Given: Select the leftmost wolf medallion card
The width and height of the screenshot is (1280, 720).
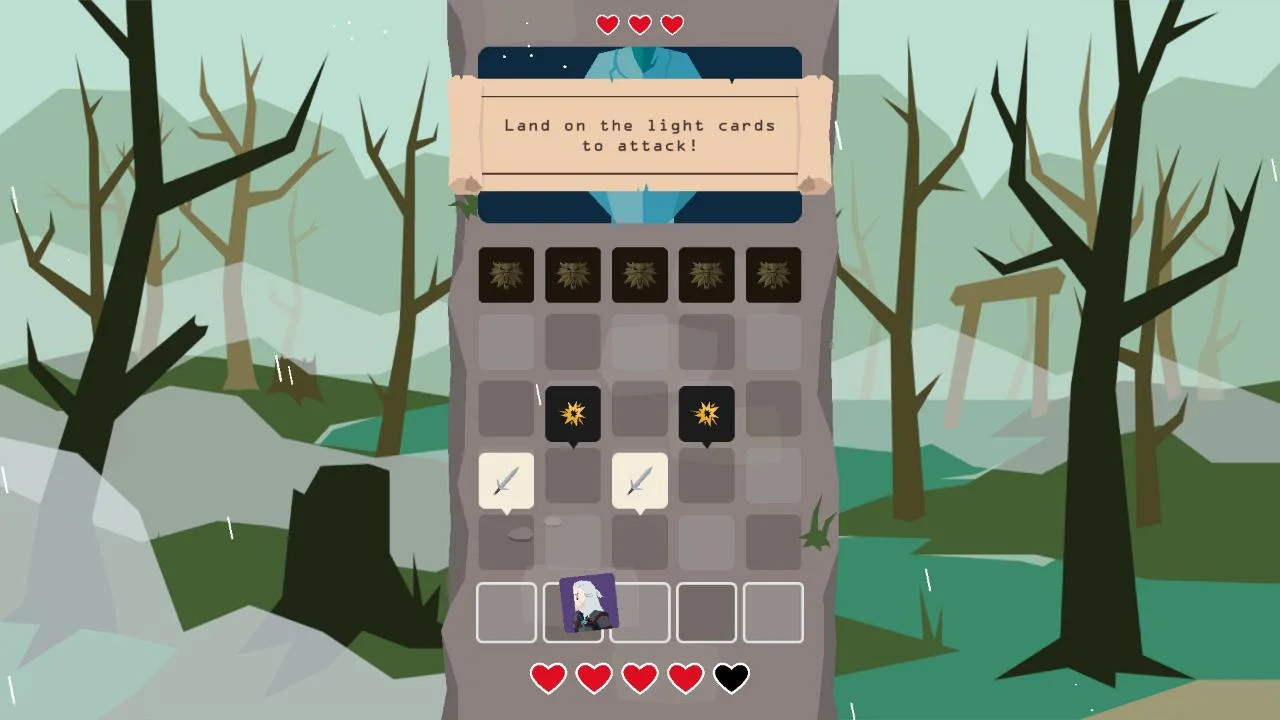Looking at the screenshot, I should 506,275.
